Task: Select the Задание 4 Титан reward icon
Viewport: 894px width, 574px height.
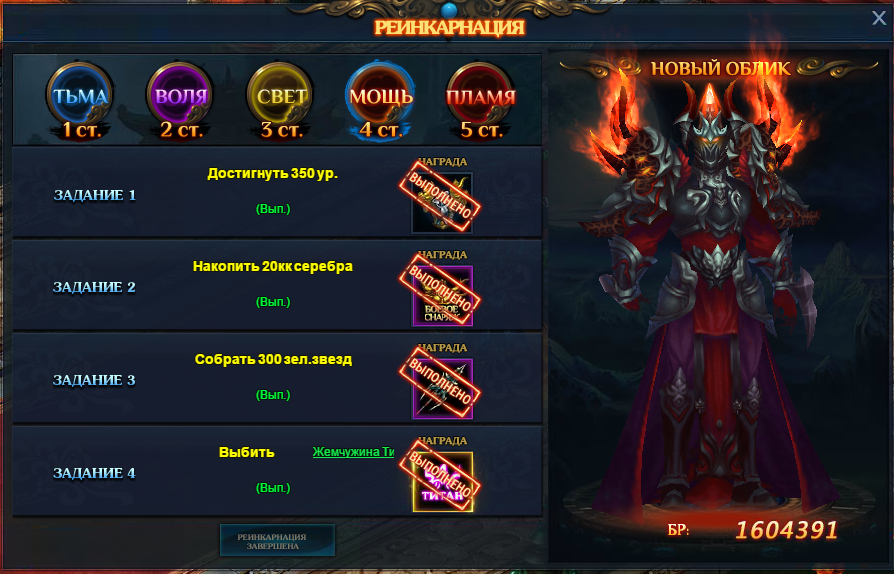Action: 442,481
